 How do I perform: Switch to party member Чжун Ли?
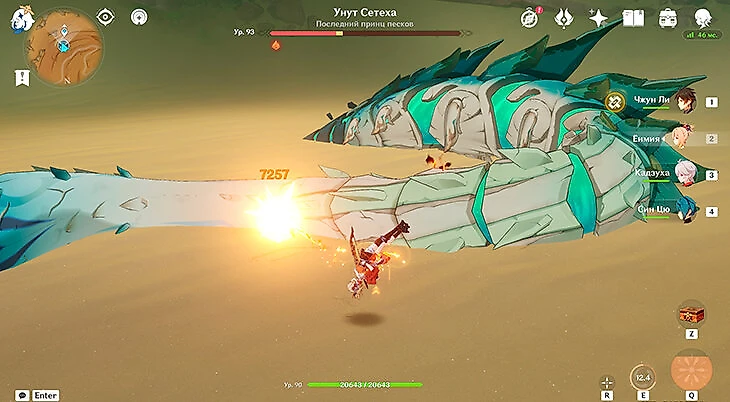click(684, 100)
